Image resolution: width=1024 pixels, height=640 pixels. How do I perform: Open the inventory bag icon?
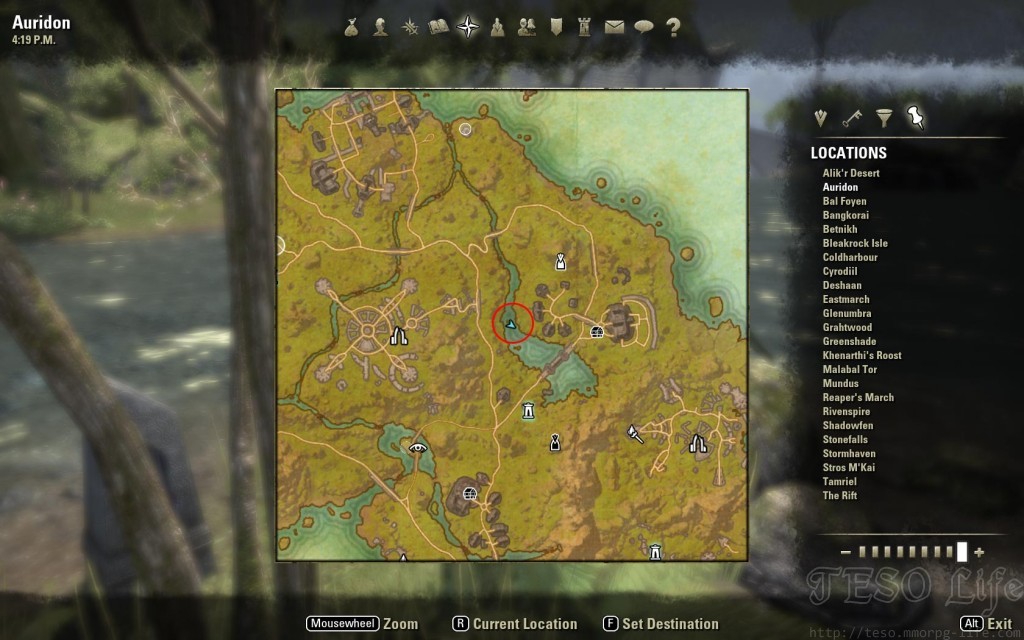click(351, 28)
